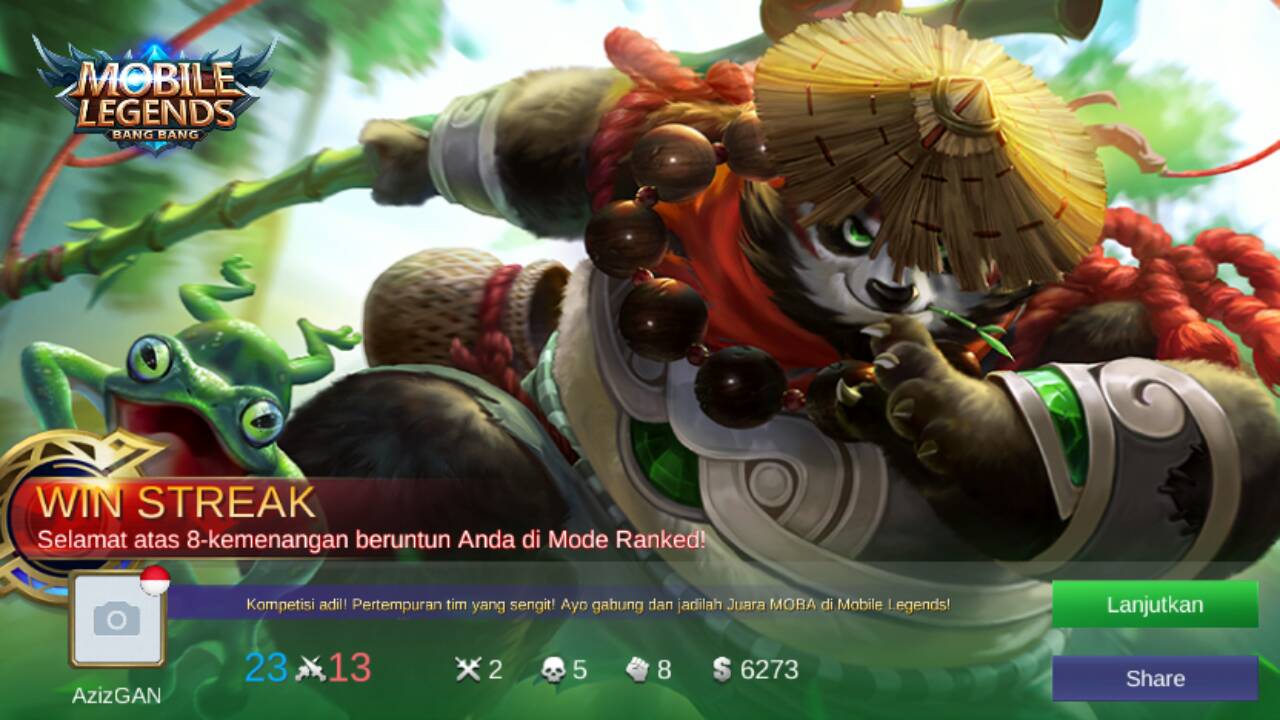Viewport: 1280px width, 720px height.
Task: Continue with the green Lanjutkan button
Action: tap(1154, 604)
